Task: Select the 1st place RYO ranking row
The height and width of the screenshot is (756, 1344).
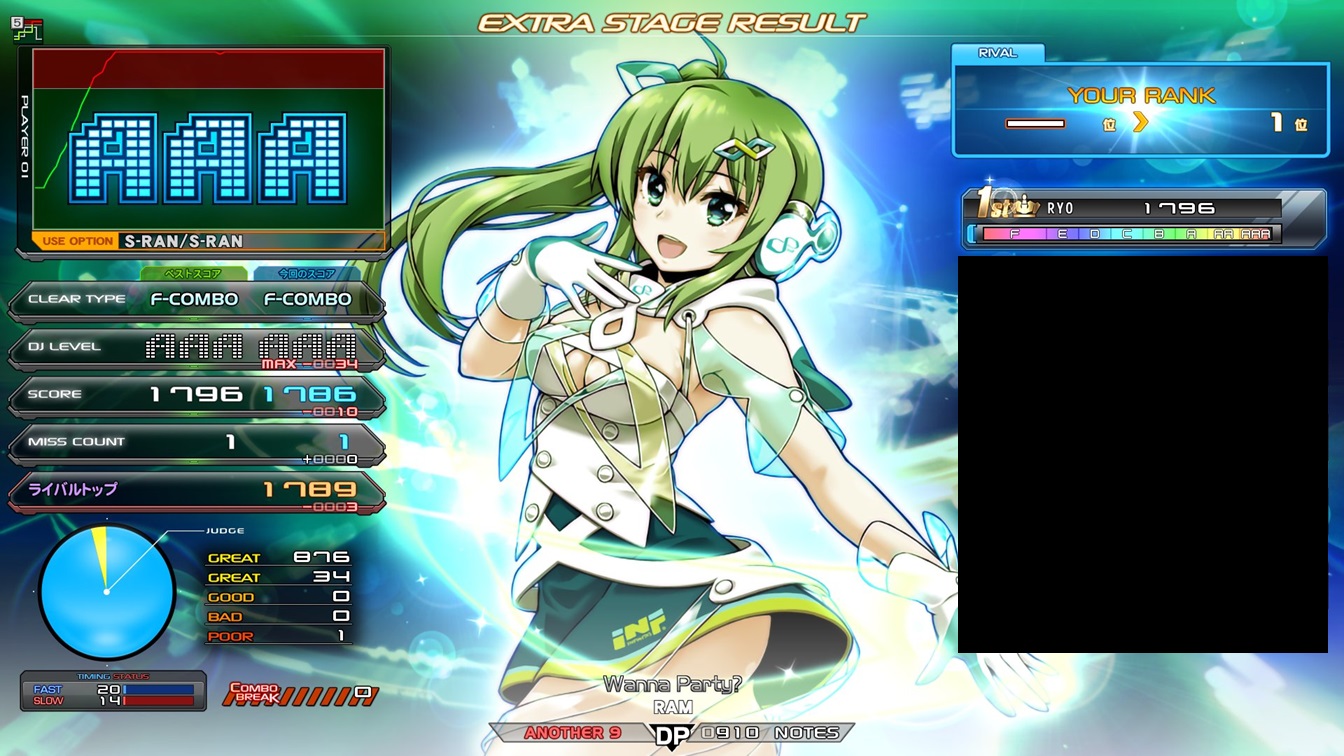Action: (1130, 209)
